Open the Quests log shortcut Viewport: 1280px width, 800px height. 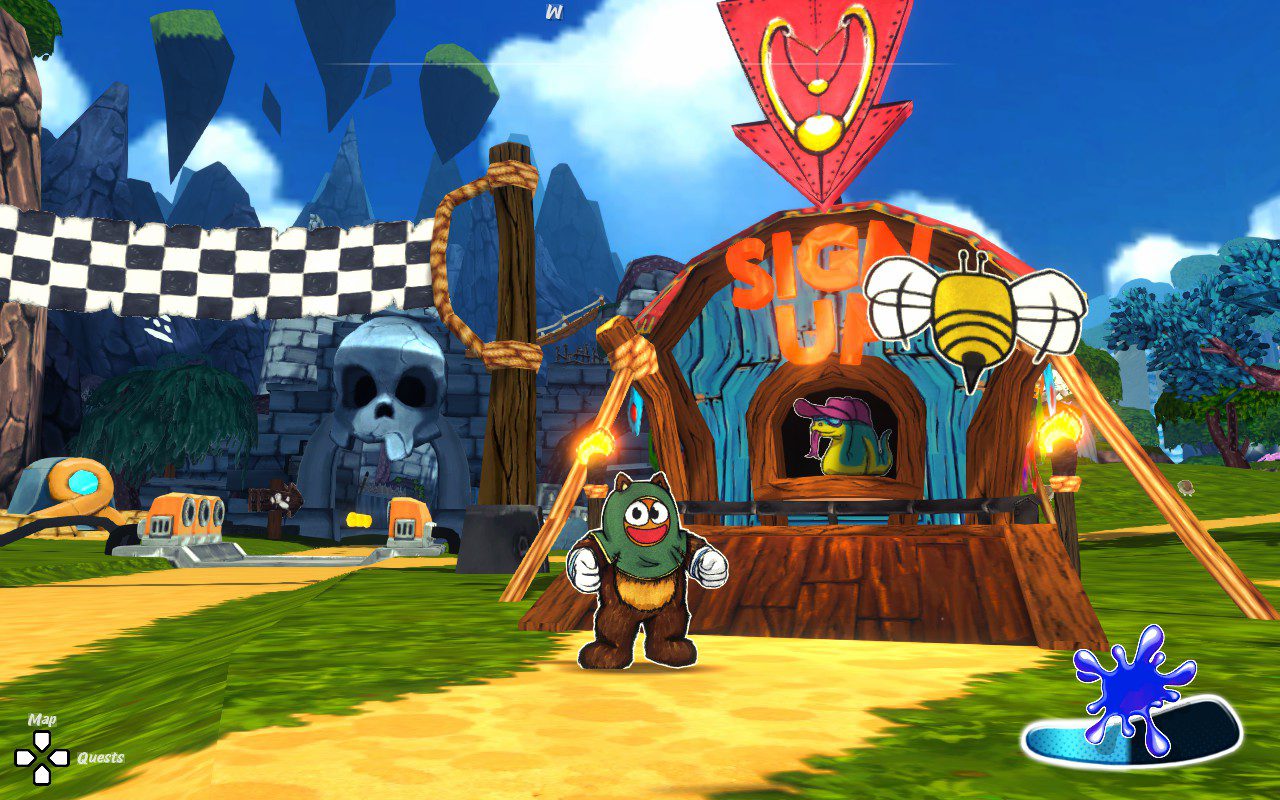click(x=100, y=758)
